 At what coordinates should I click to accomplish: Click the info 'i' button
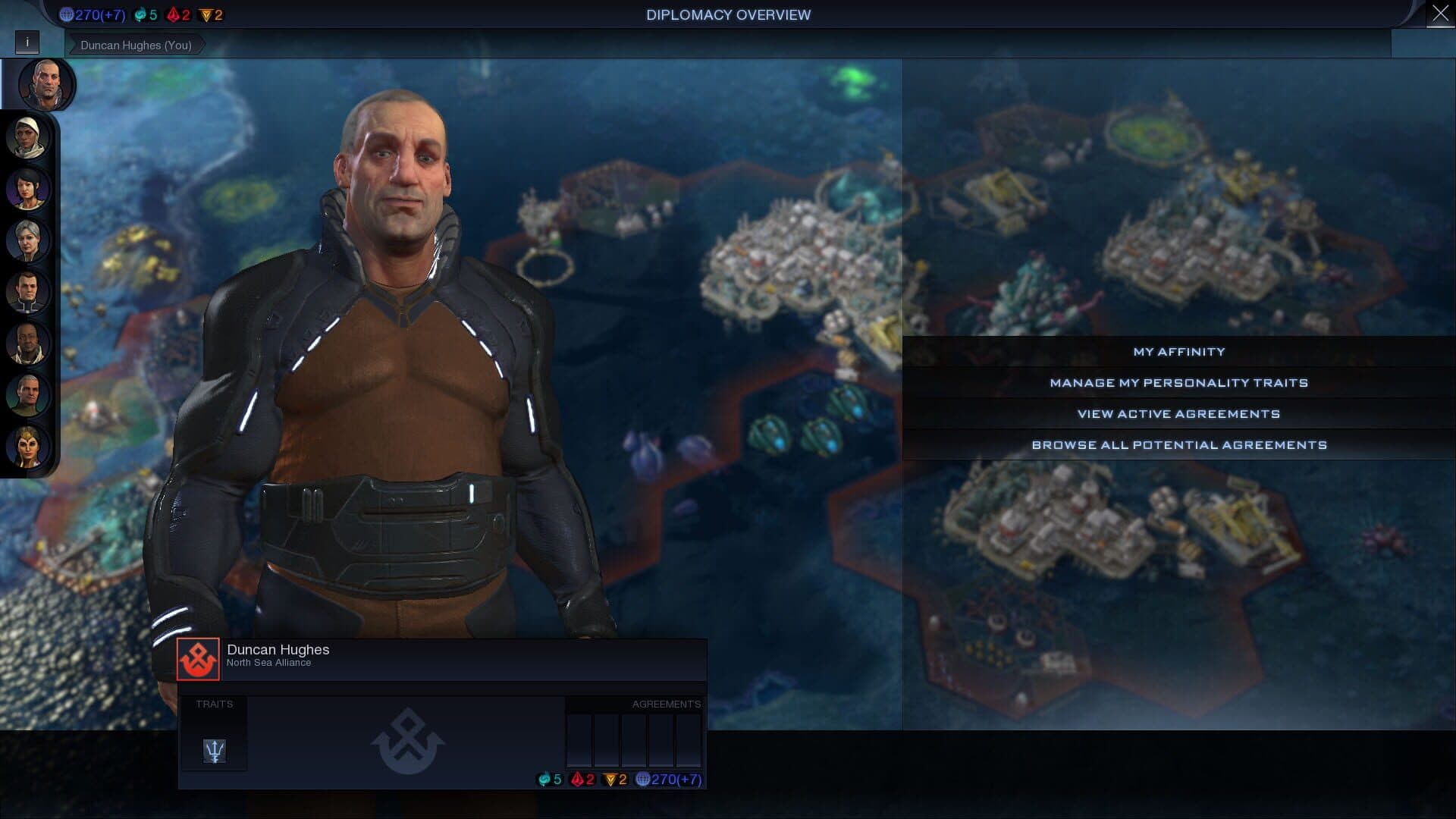(27, 42)
